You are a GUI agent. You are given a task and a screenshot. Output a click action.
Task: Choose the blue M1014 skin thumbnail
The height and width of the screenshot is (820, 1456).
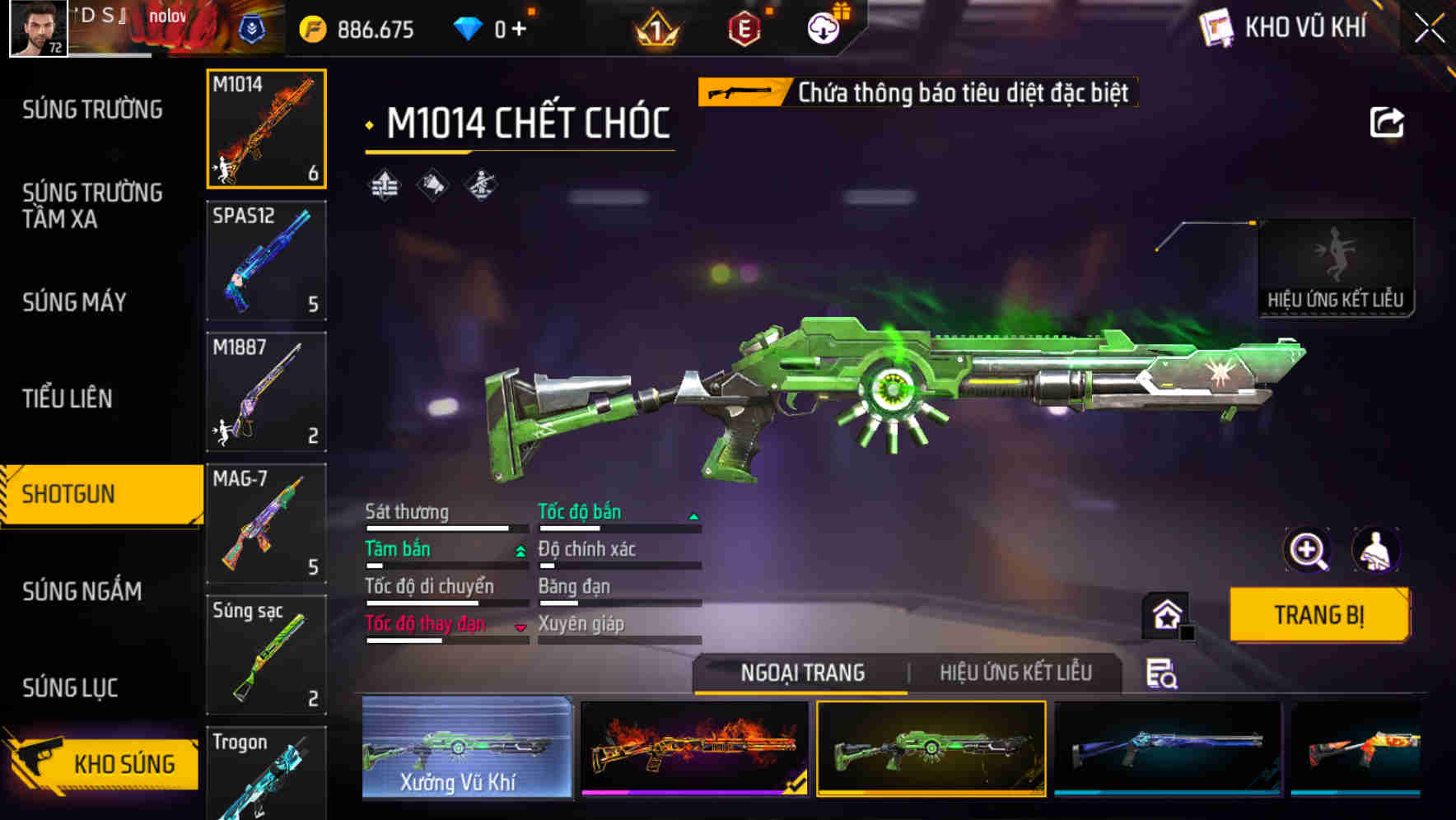pyautogui.click(x=1168, y=748)
